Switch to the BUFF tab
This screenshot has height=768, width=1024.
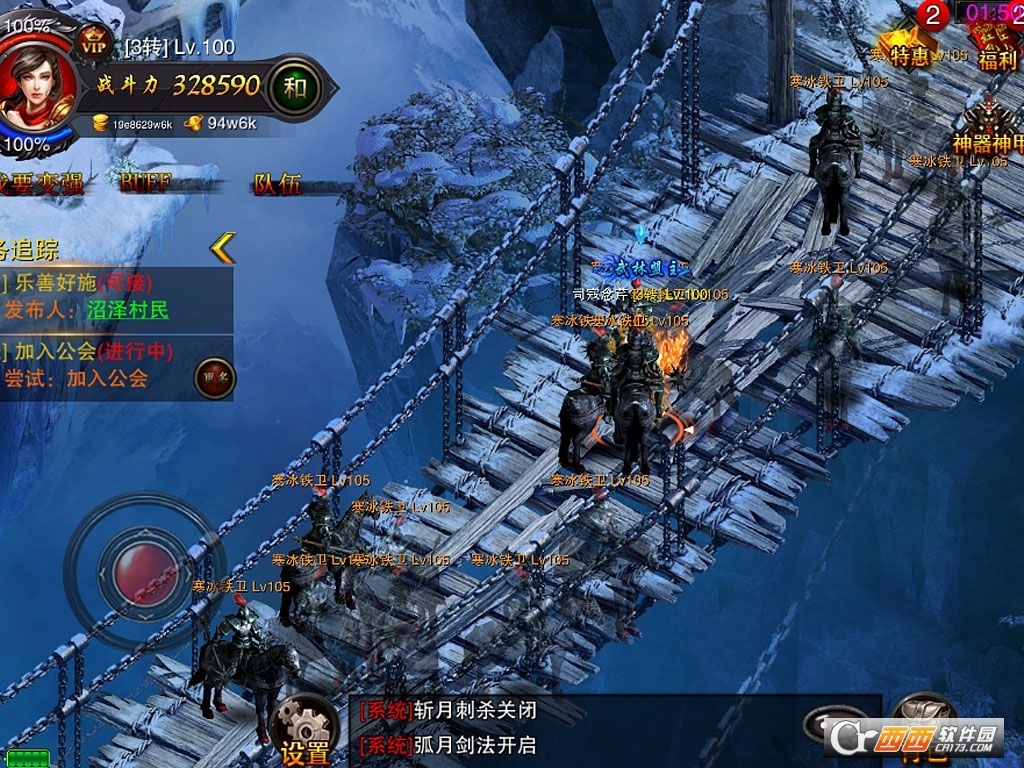pos(146,183)
